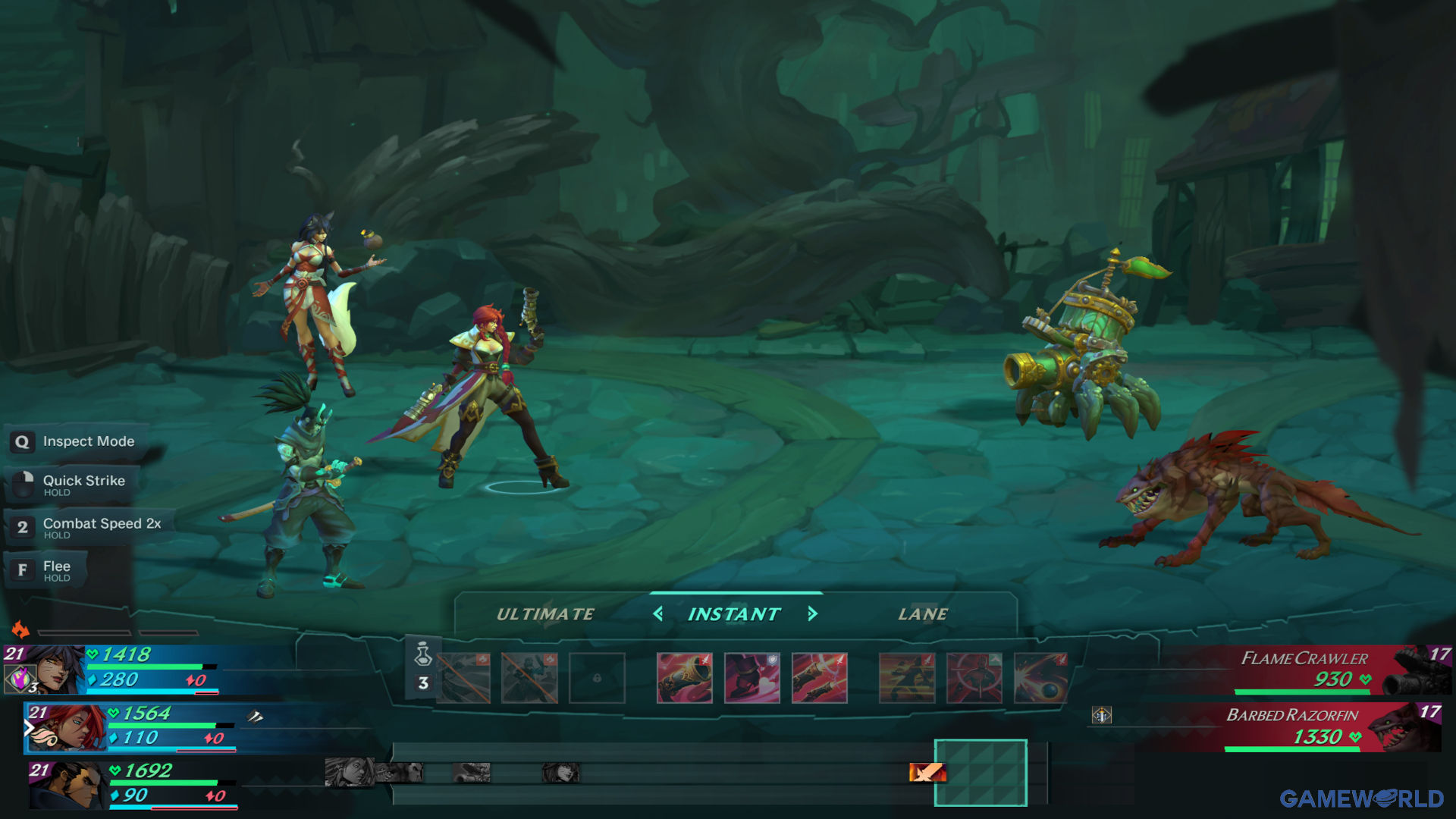Activate the boot and heart instant ability
Viewport: 1456px width, 819px height.
(x=752, y=678)
